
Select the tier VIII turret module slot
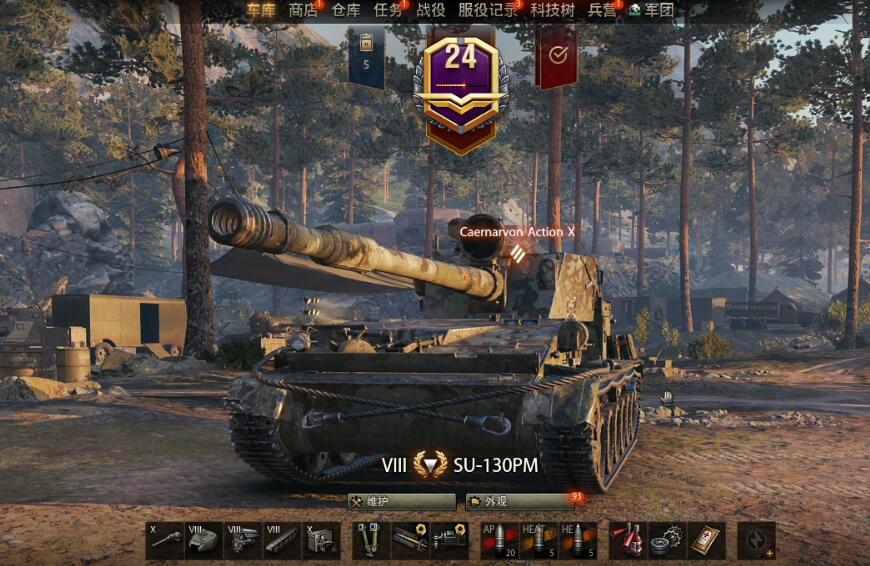coord(204,540)
